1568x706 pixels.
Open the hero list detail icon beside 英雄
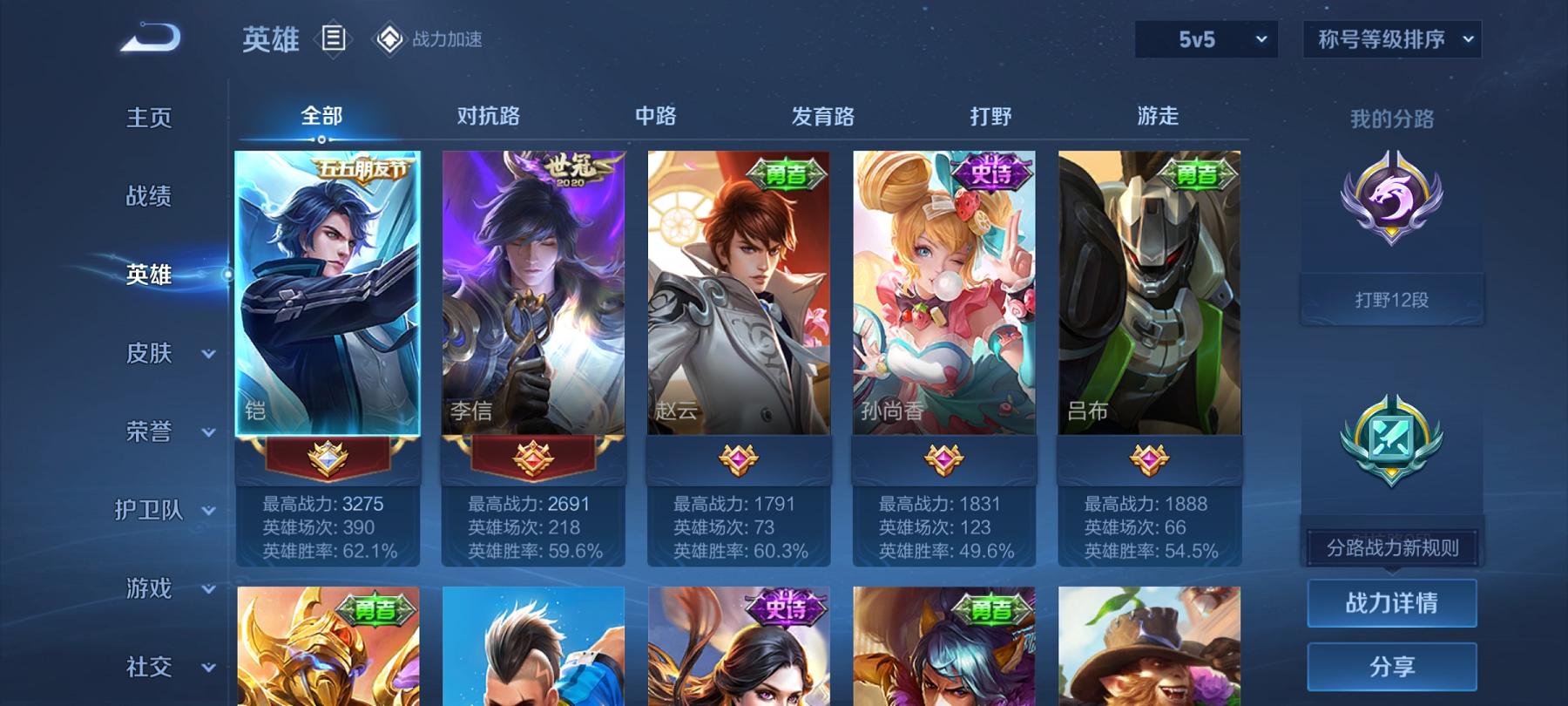point(334,38)
